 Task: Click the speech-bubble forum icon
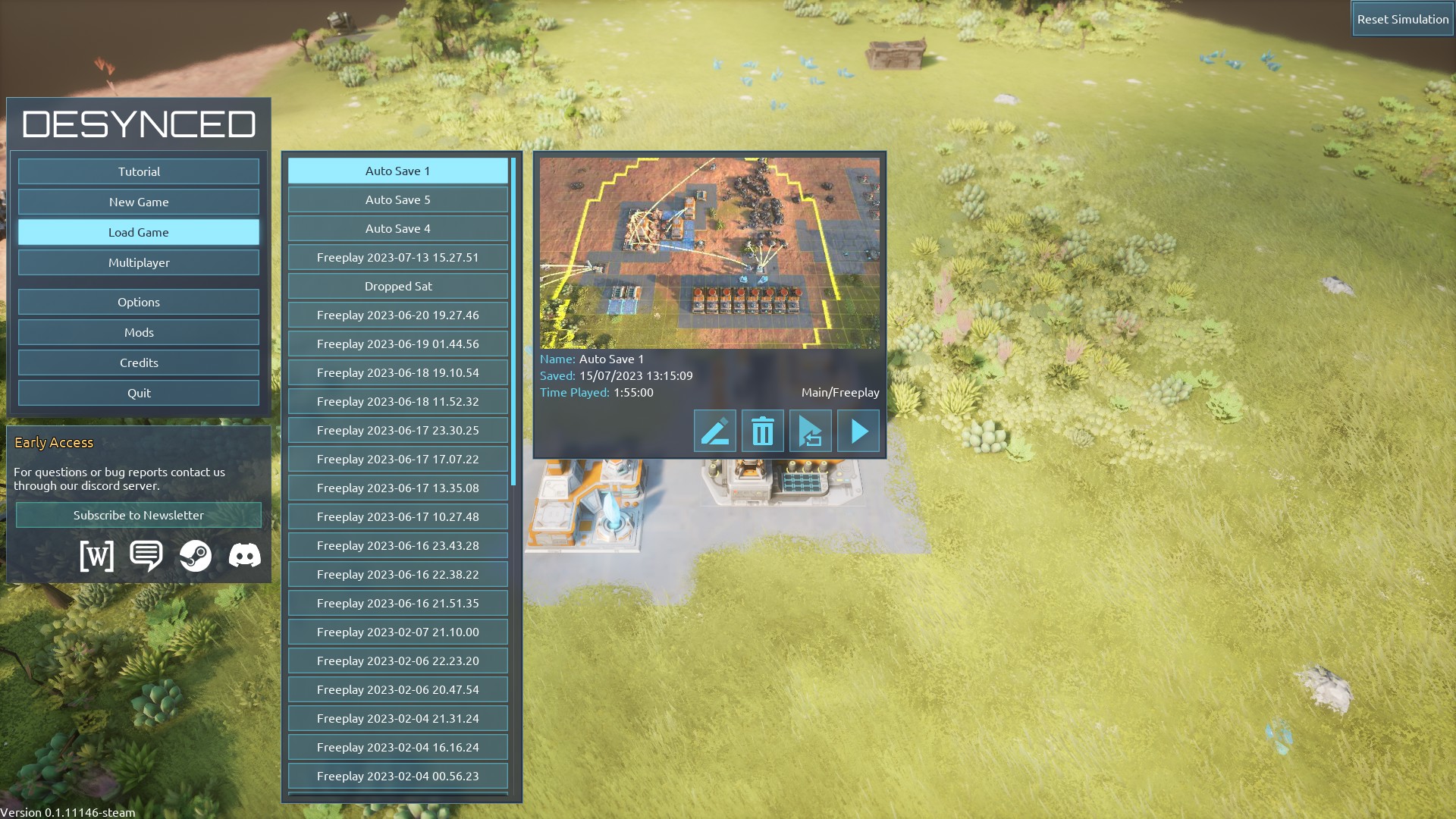146,556
